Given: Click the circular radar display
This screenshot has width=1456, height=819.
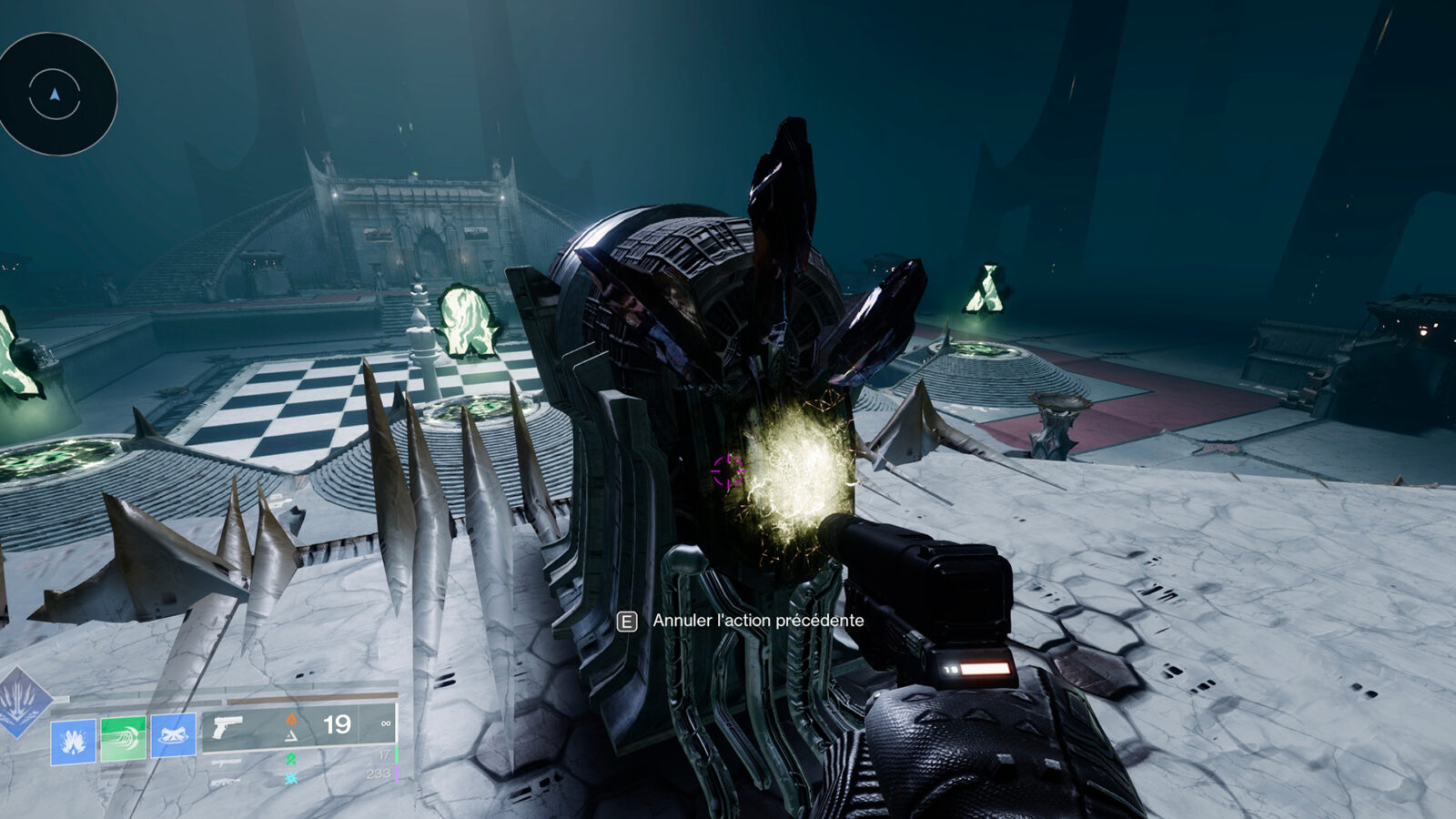Looking at the screenshot, I should tap(56, 94).
